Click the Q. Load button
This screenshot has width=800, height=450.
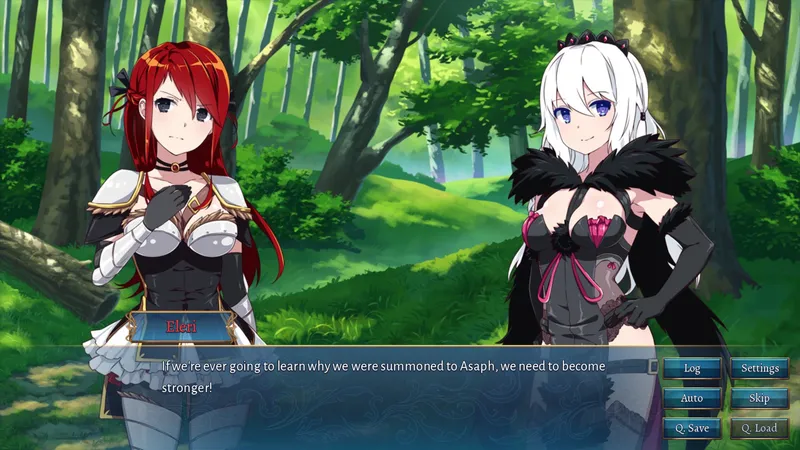tap(759, 428)
